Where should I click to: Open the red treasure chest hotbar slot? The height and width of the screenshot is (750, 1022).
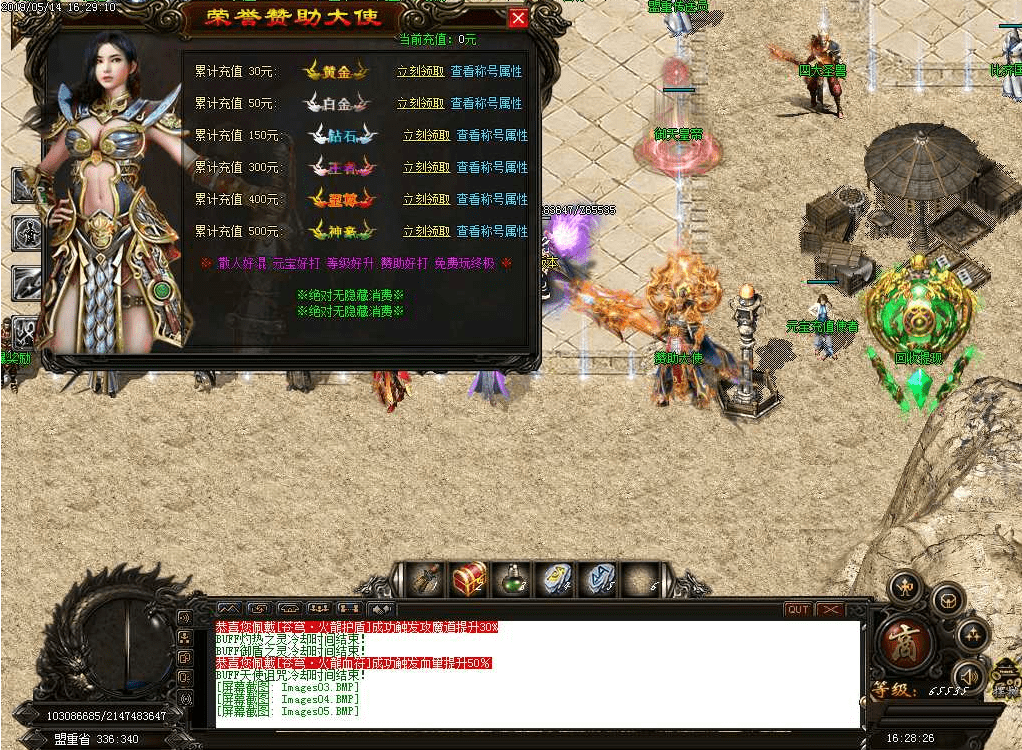tap(469, 578)
